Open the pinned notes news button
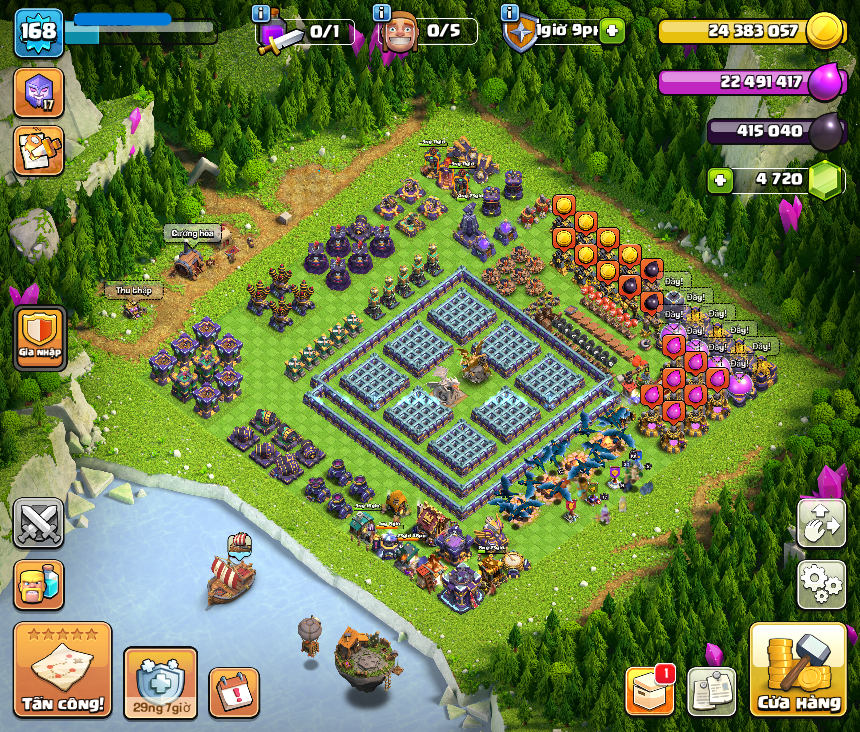This screenshot has height=732, width=860. click(x=711, y=691)
